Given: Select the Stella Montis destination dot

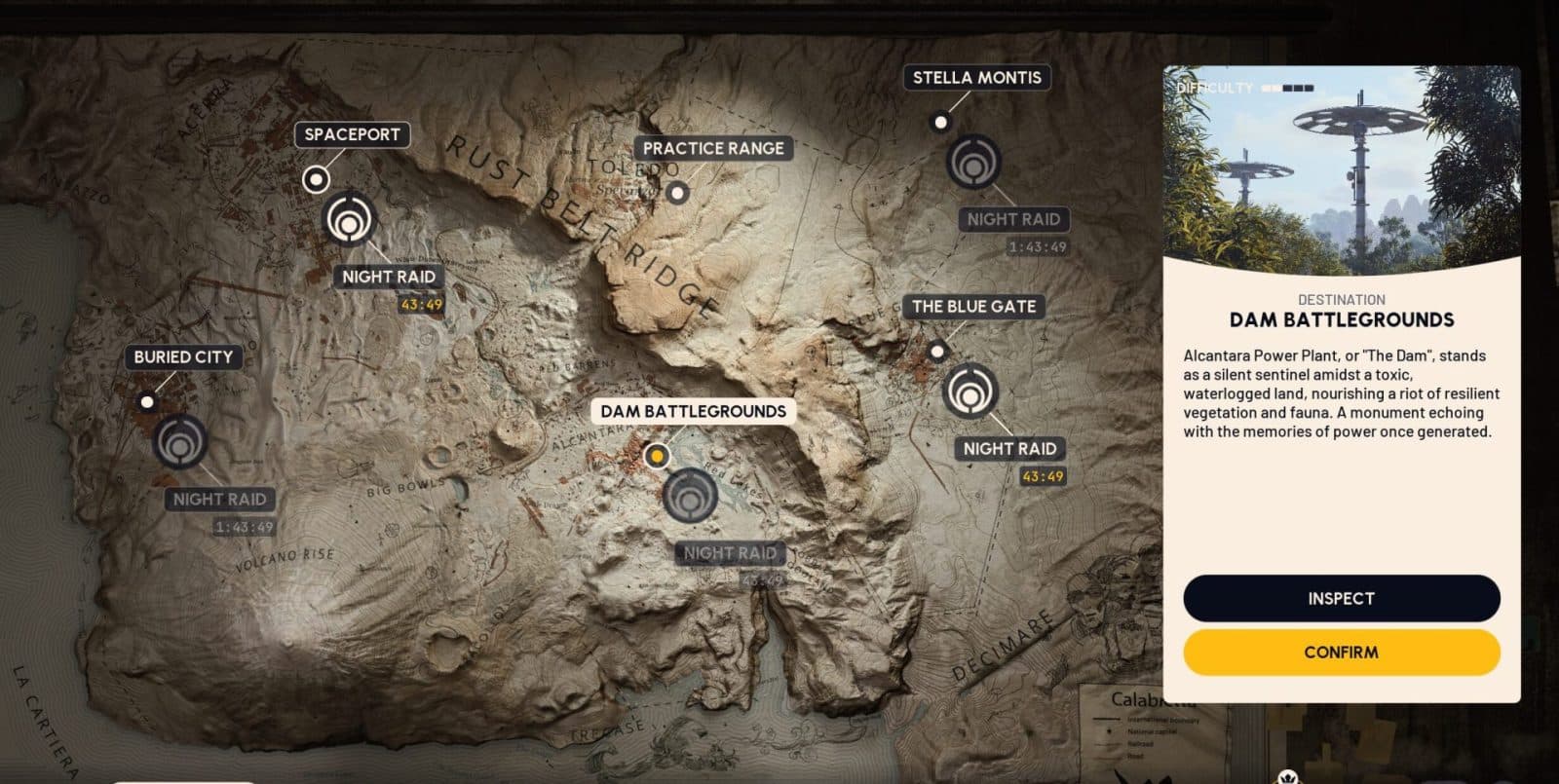Looking at the screenshot, I should (x=939, y=123).
